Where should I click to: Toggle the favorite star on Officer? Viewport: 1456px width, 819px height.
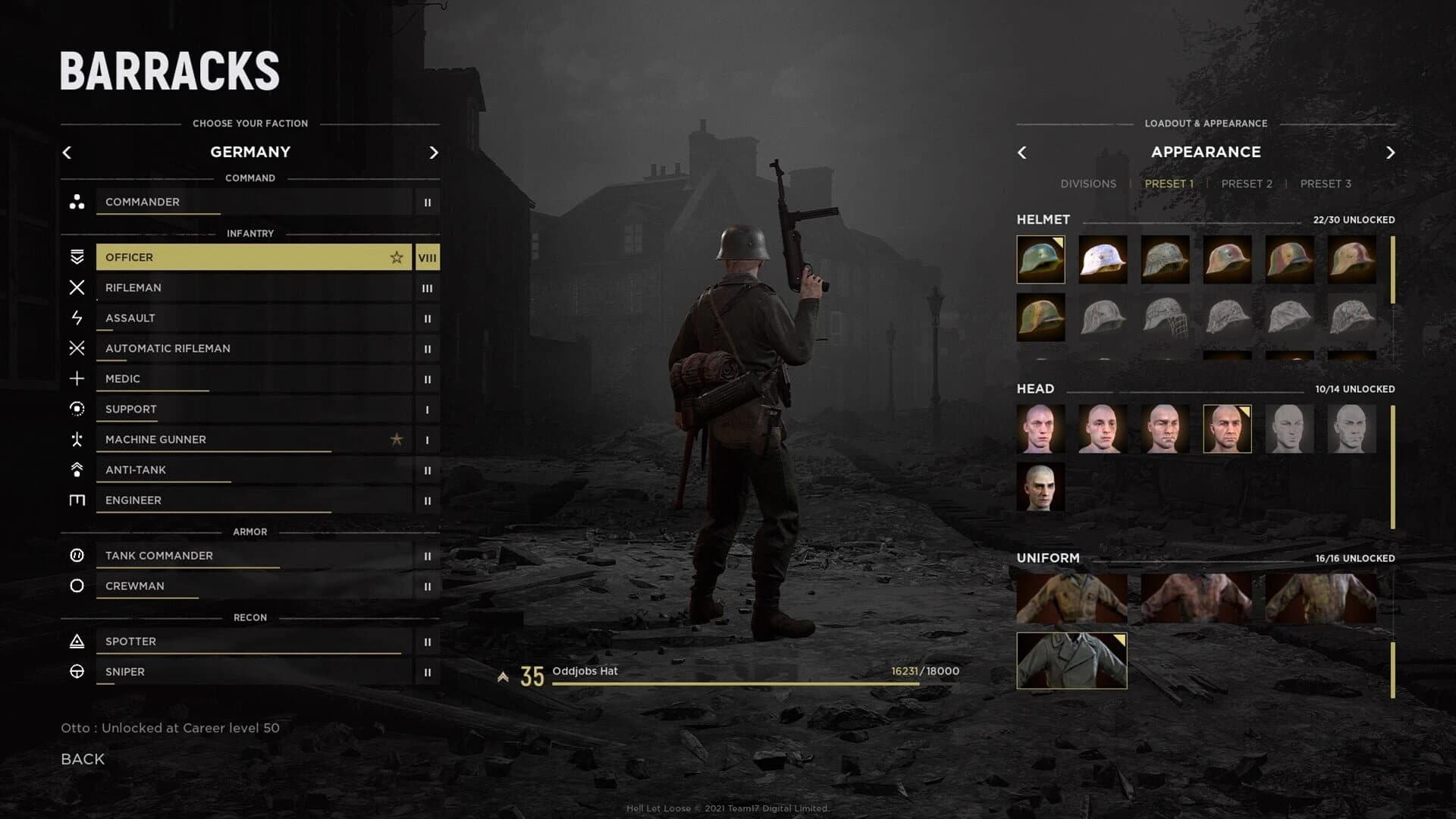(x=397, y=257)
